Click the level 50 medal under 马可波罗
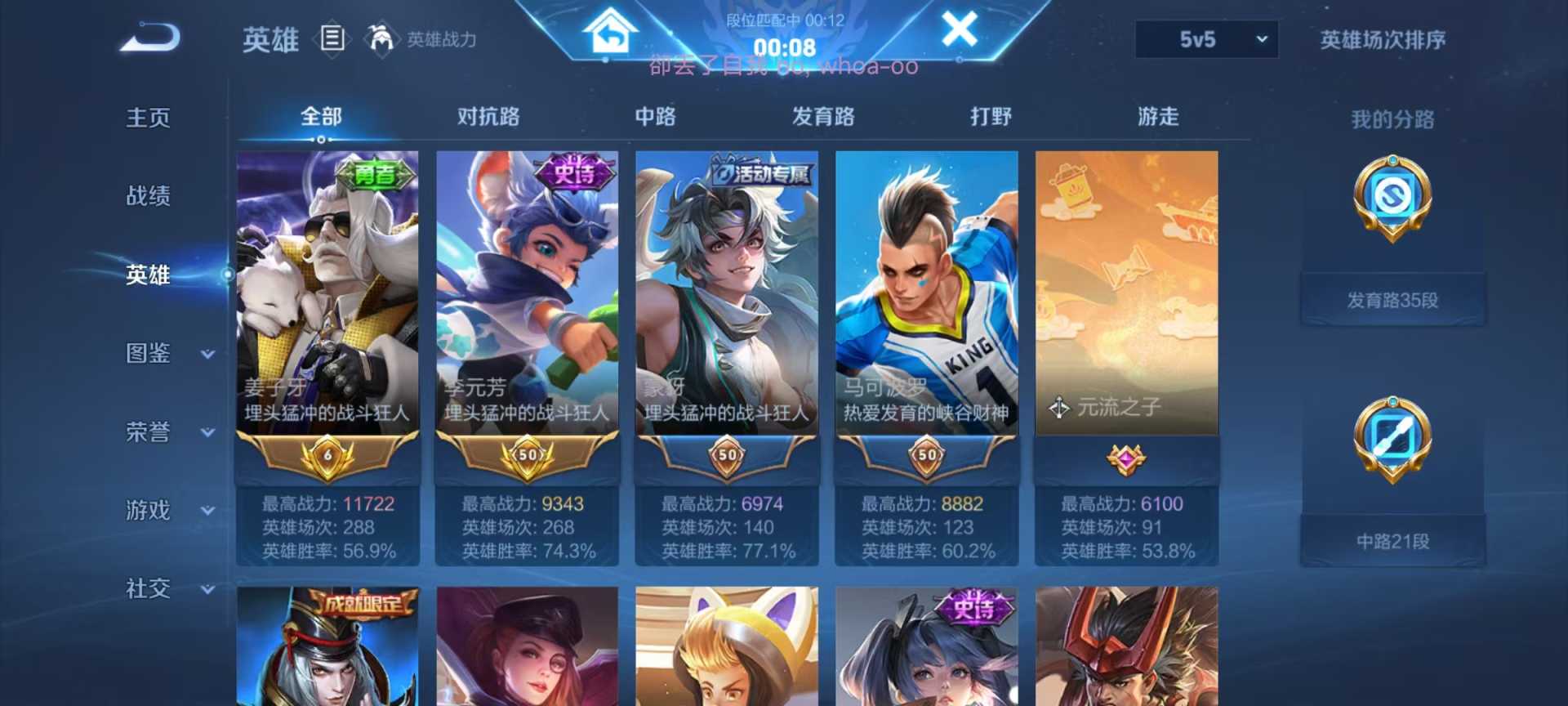Screen dimensions: 1568x706 pos(926,455)
